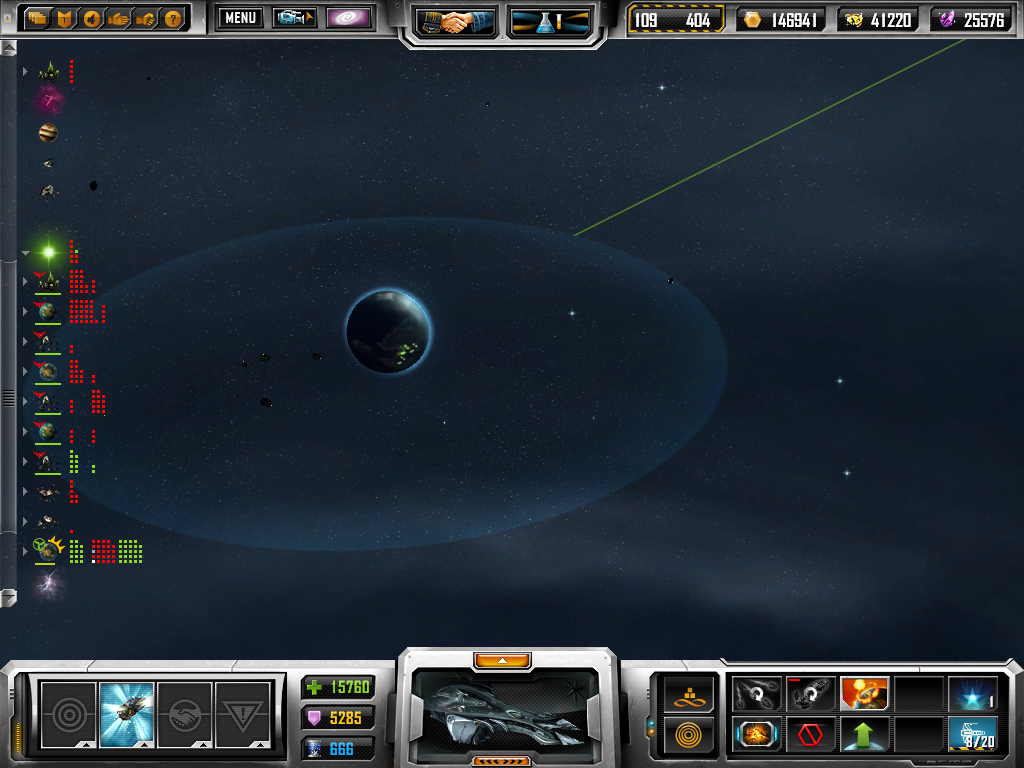1024x768 pixels.
Task: Open the MENU button
Action: [239, 18]
